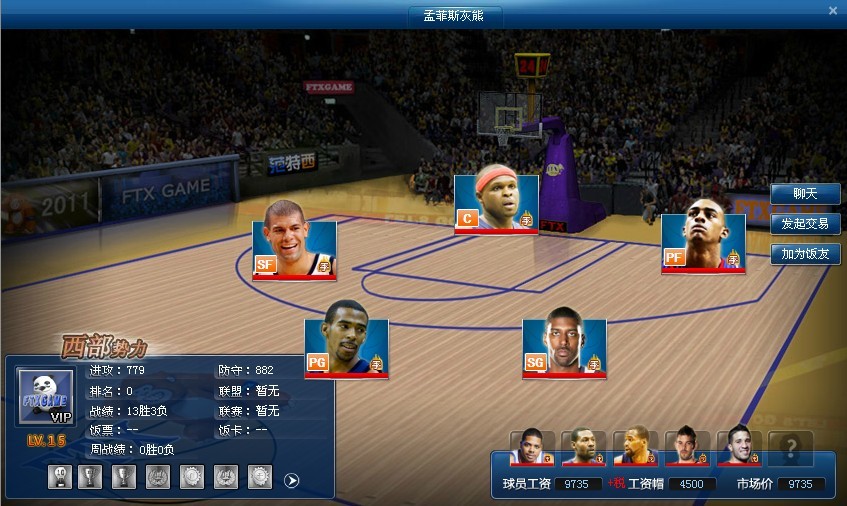This screenshot has width=847, height=506.
Task: Close the team window
Action: click(833, 11)
